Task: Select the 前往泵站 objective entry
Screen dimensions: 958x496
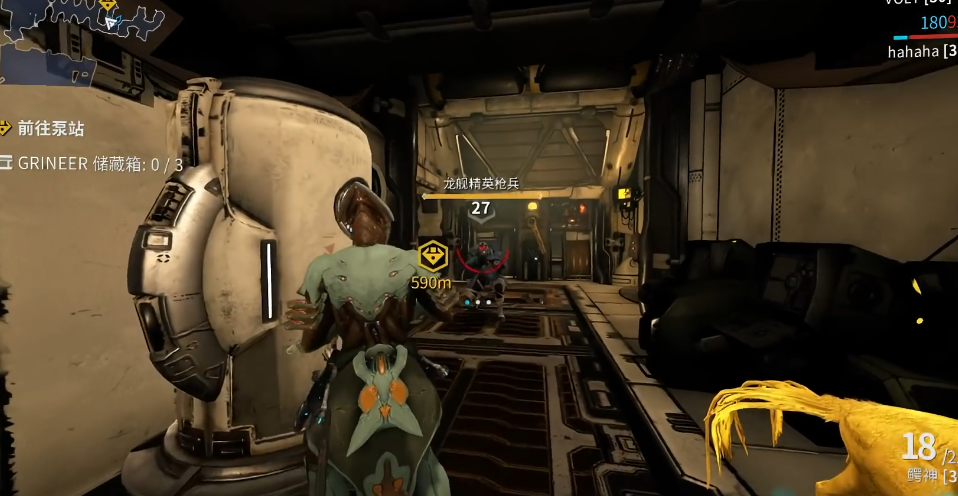Action: (52, 127)
